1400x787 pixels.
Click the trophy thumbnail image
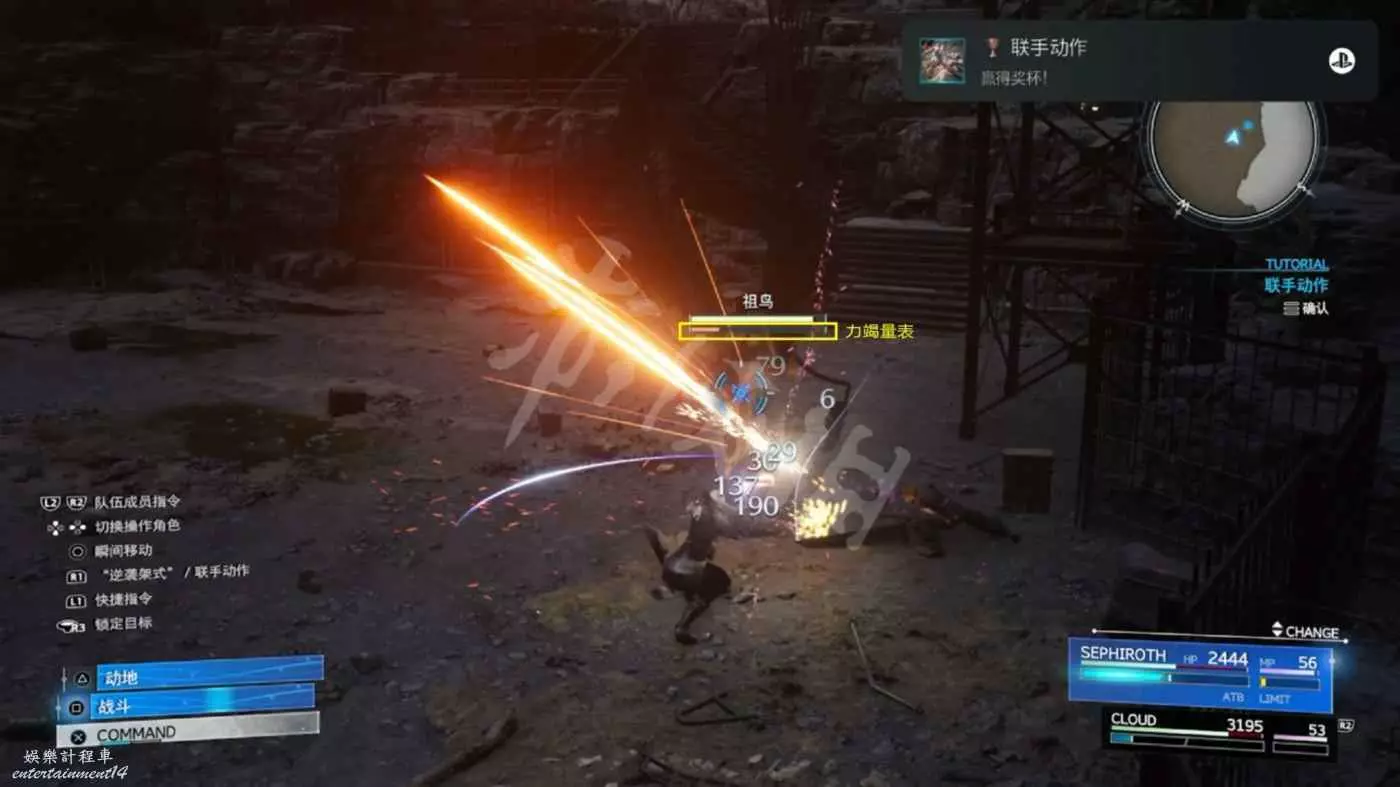tap(942, 60)
